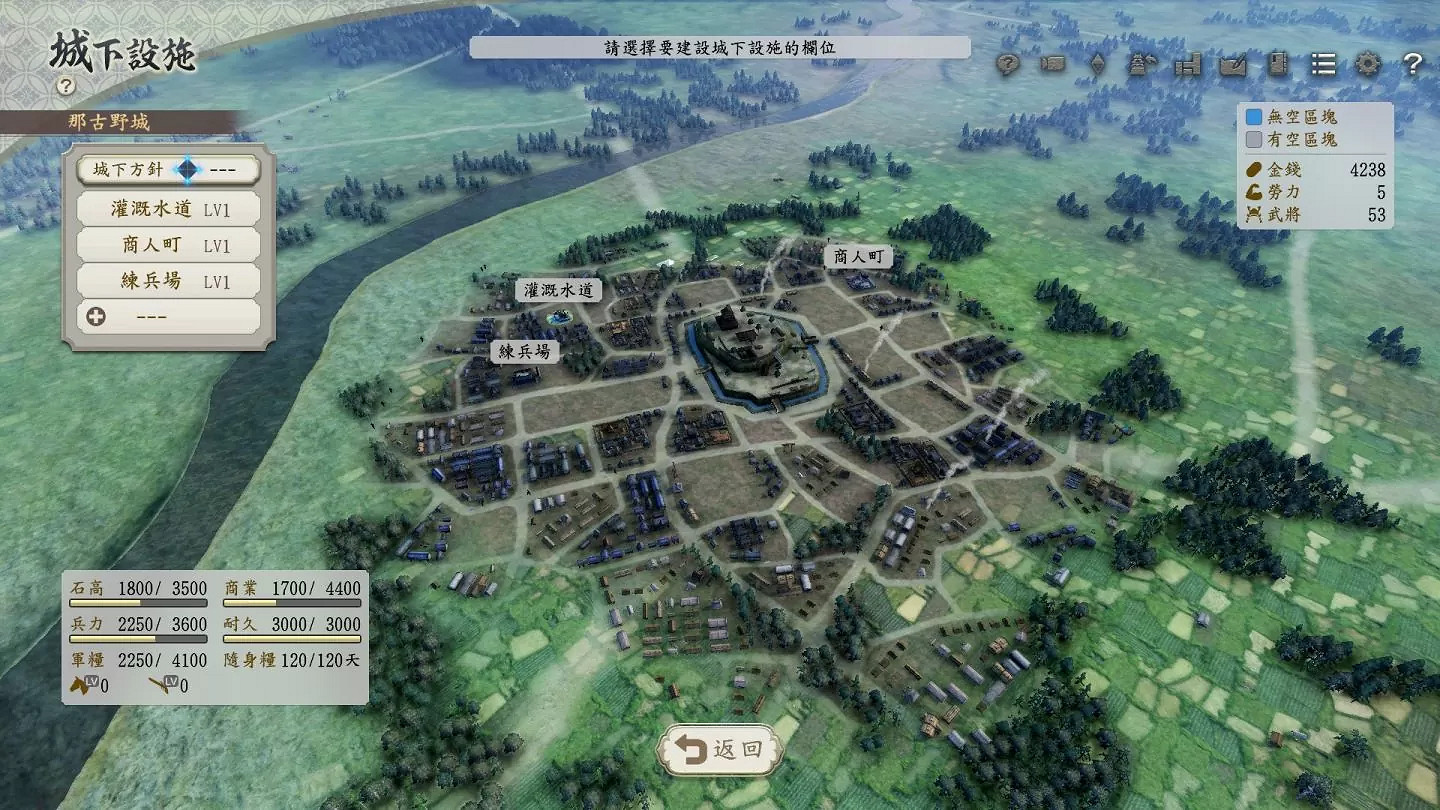The width and height of the screenshot is (1440, 810).
Task: Open the writing/edit tool icon
Action: [1232, 65]
